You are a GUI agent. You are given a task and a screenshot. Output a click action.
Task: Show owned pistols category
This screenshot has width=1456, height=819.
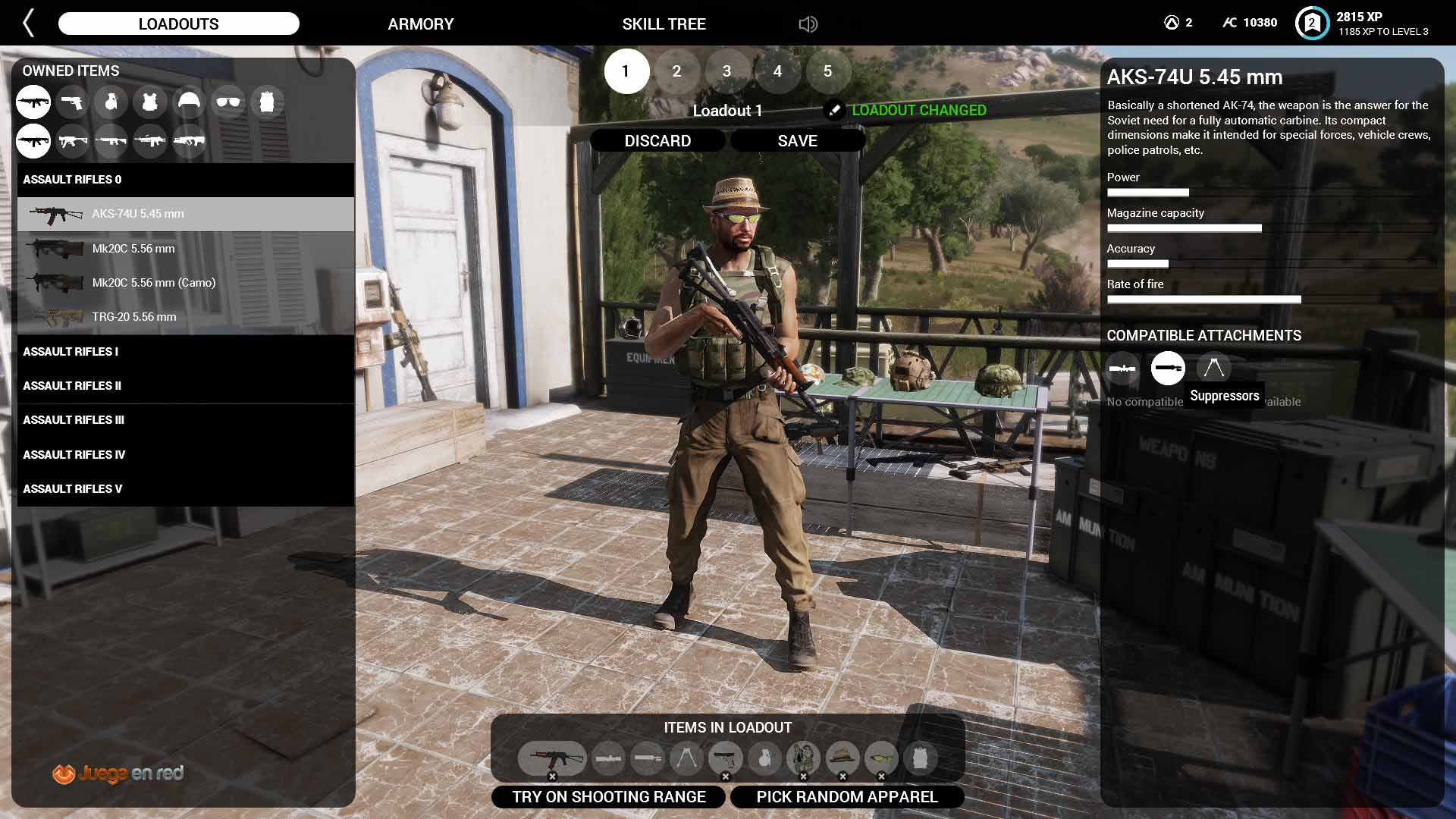pos(72,102)
